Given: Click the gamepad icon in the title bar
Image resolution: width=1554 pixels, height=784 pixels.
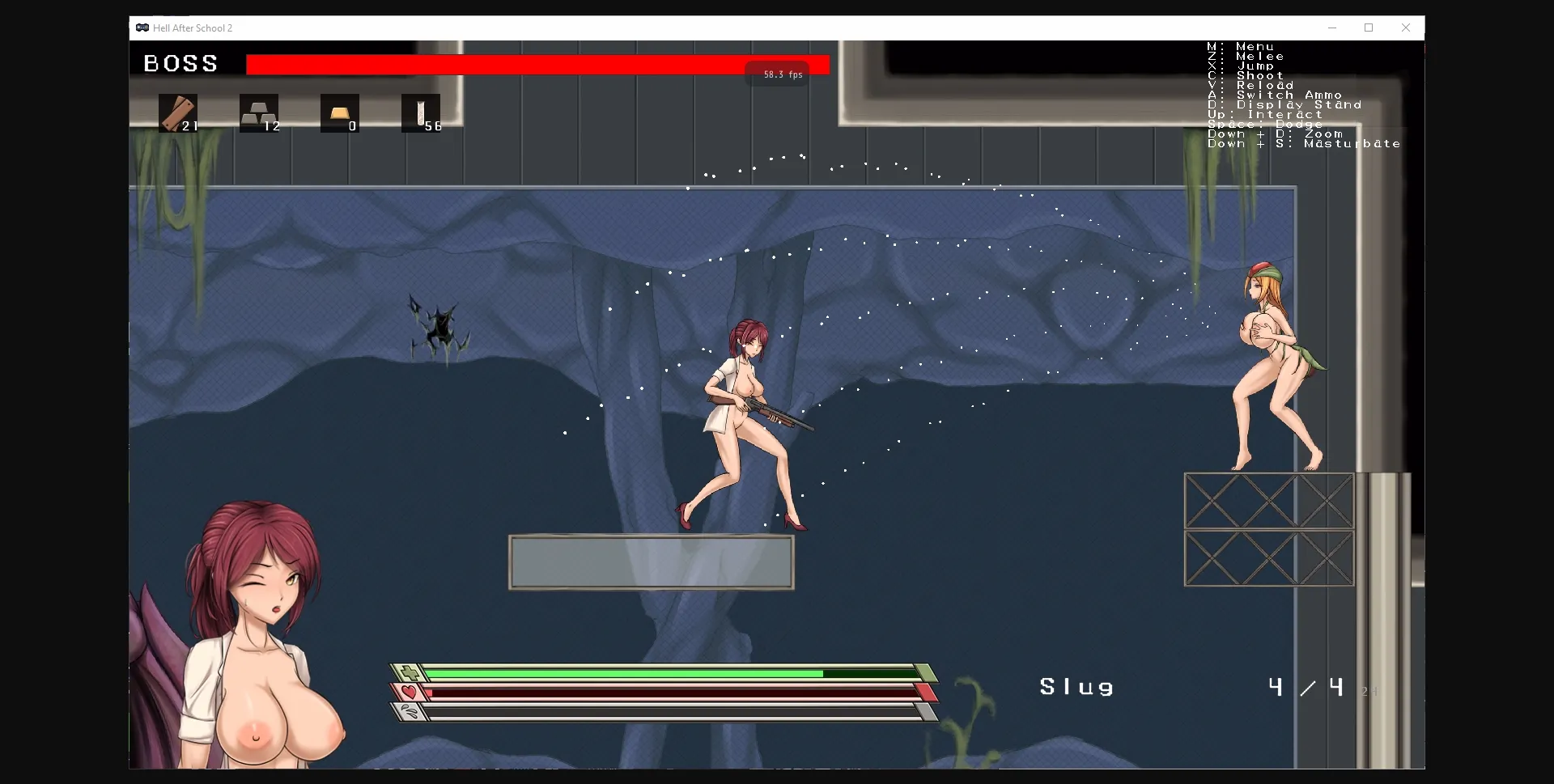Looking at the screenshot, I should click(142, 28).
